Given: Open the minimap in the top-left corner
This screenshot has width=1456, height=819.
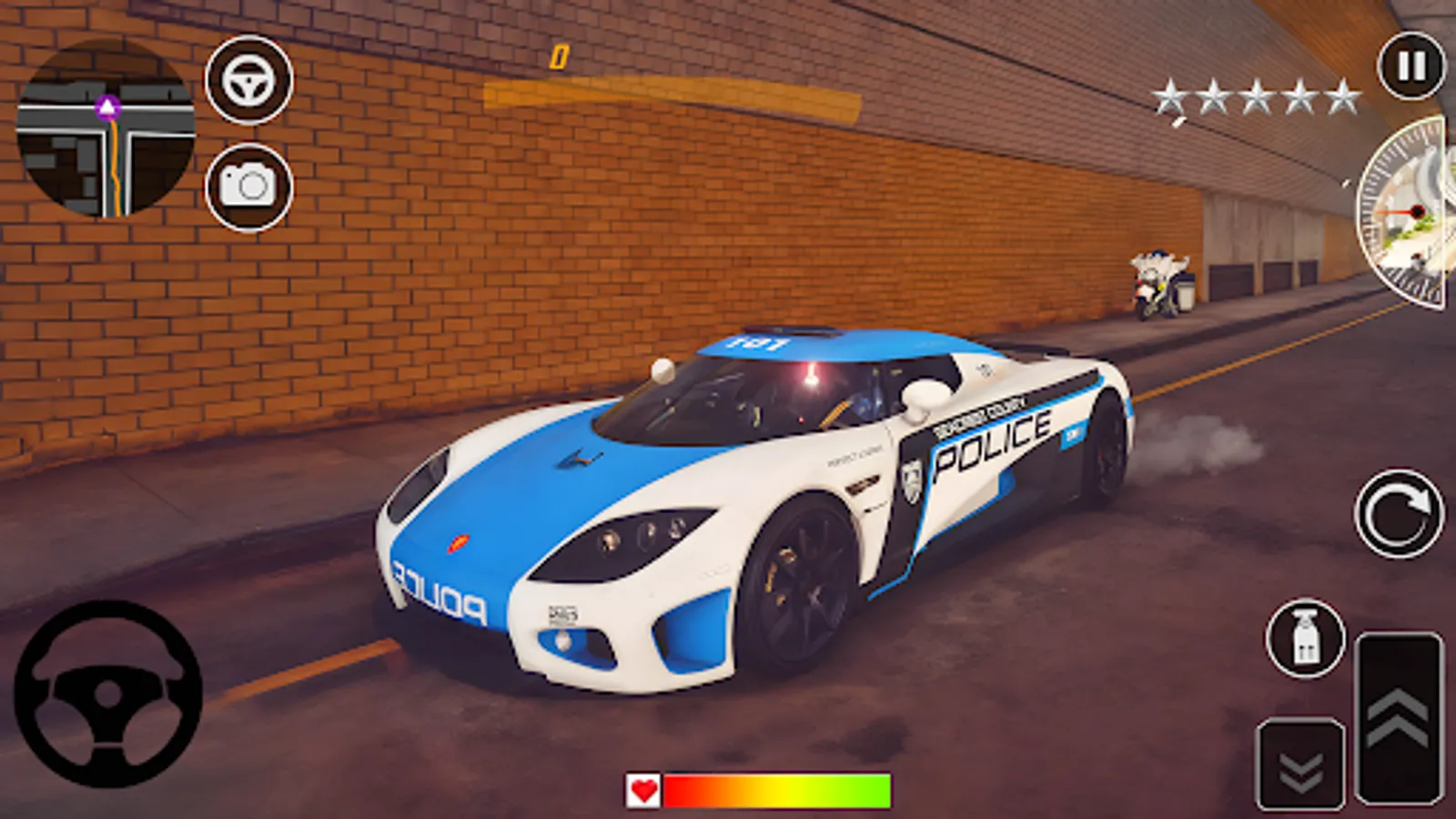Looking at the screenshot, I should click(x=109, y=127).
